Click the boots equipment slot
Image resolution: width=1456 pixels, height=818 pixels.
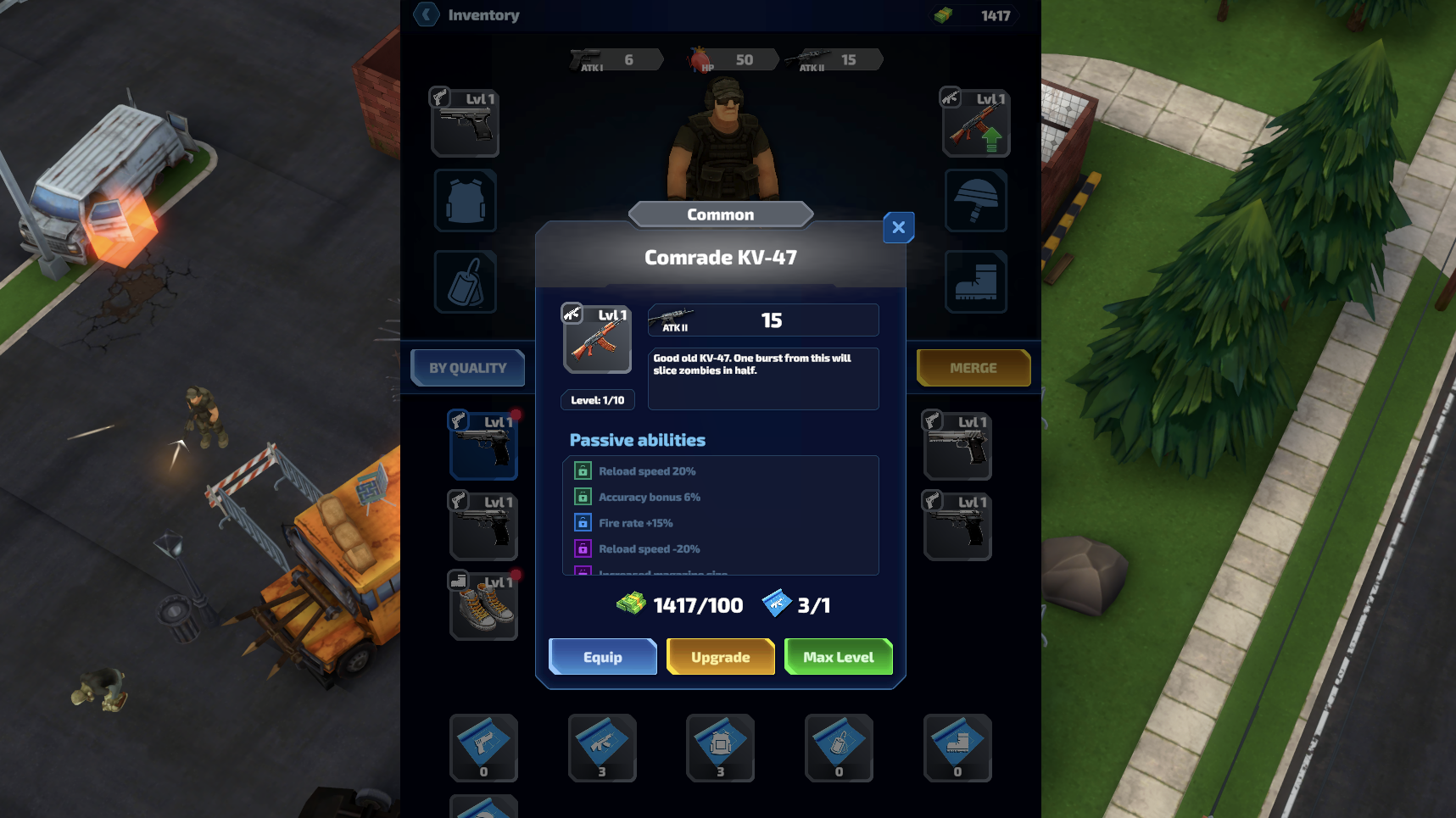point(975,281)
